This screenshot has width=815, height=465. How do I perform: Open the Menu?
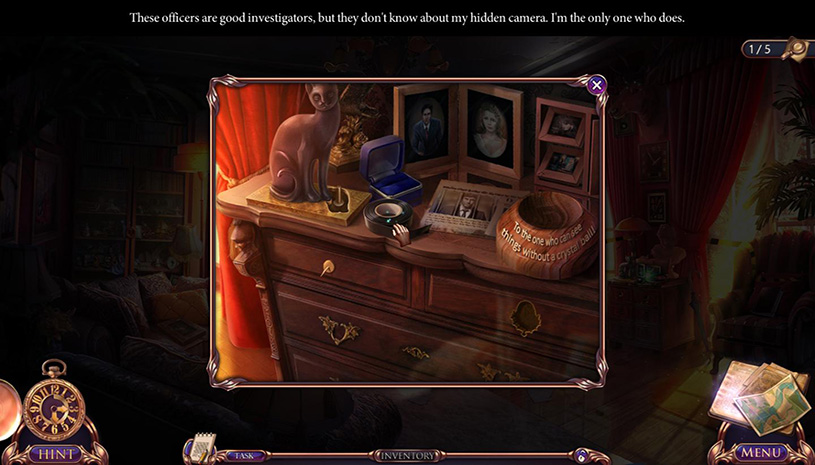(x=761, y=452)
